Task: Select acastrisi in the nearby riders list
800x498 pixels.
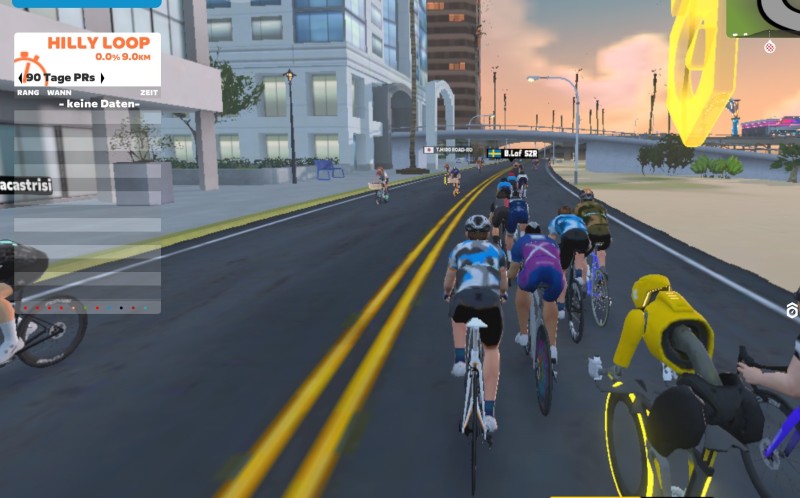Action: pos(25,185)
